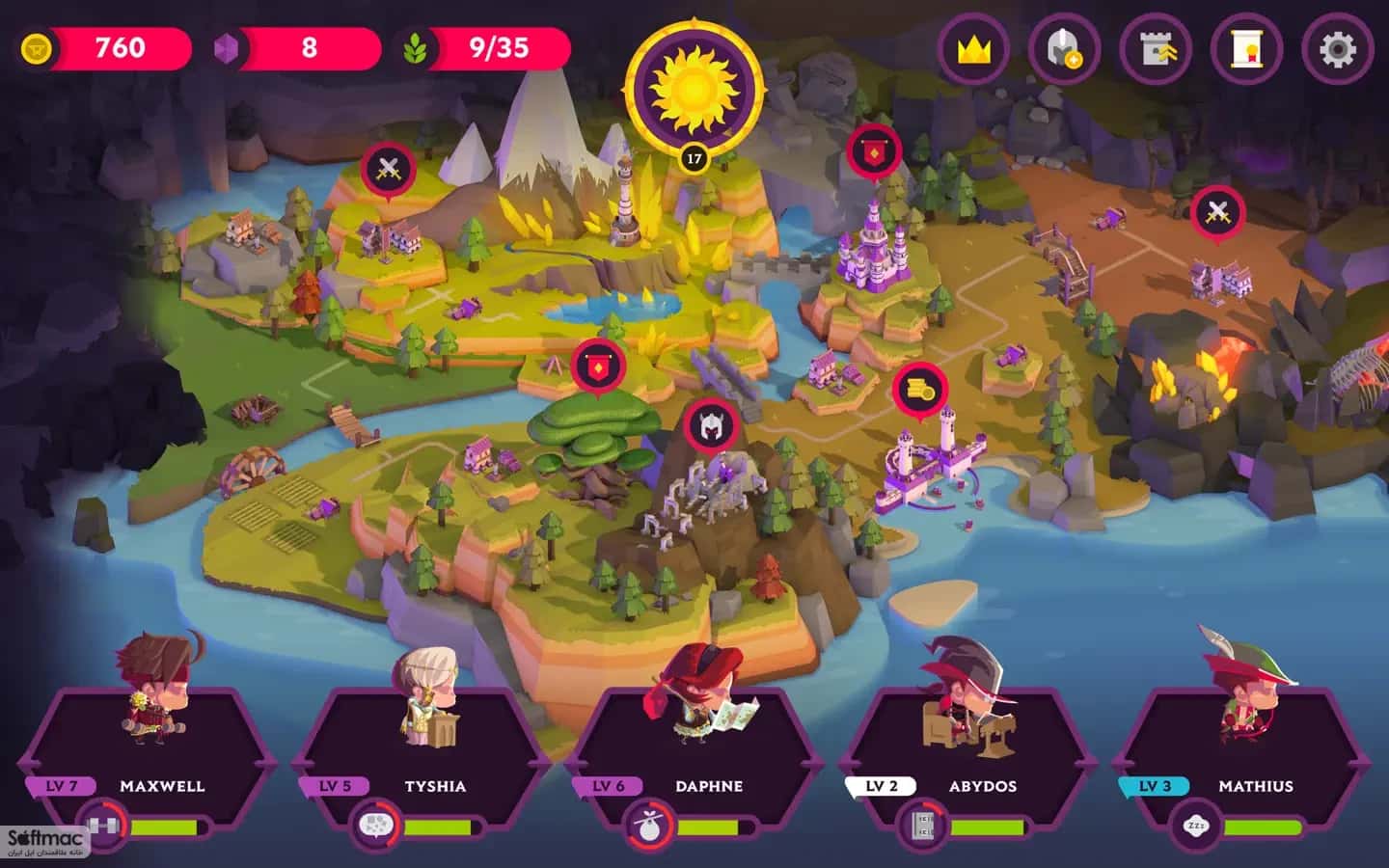
Task: Open the gear settings menu
Action: (1337, 49)
